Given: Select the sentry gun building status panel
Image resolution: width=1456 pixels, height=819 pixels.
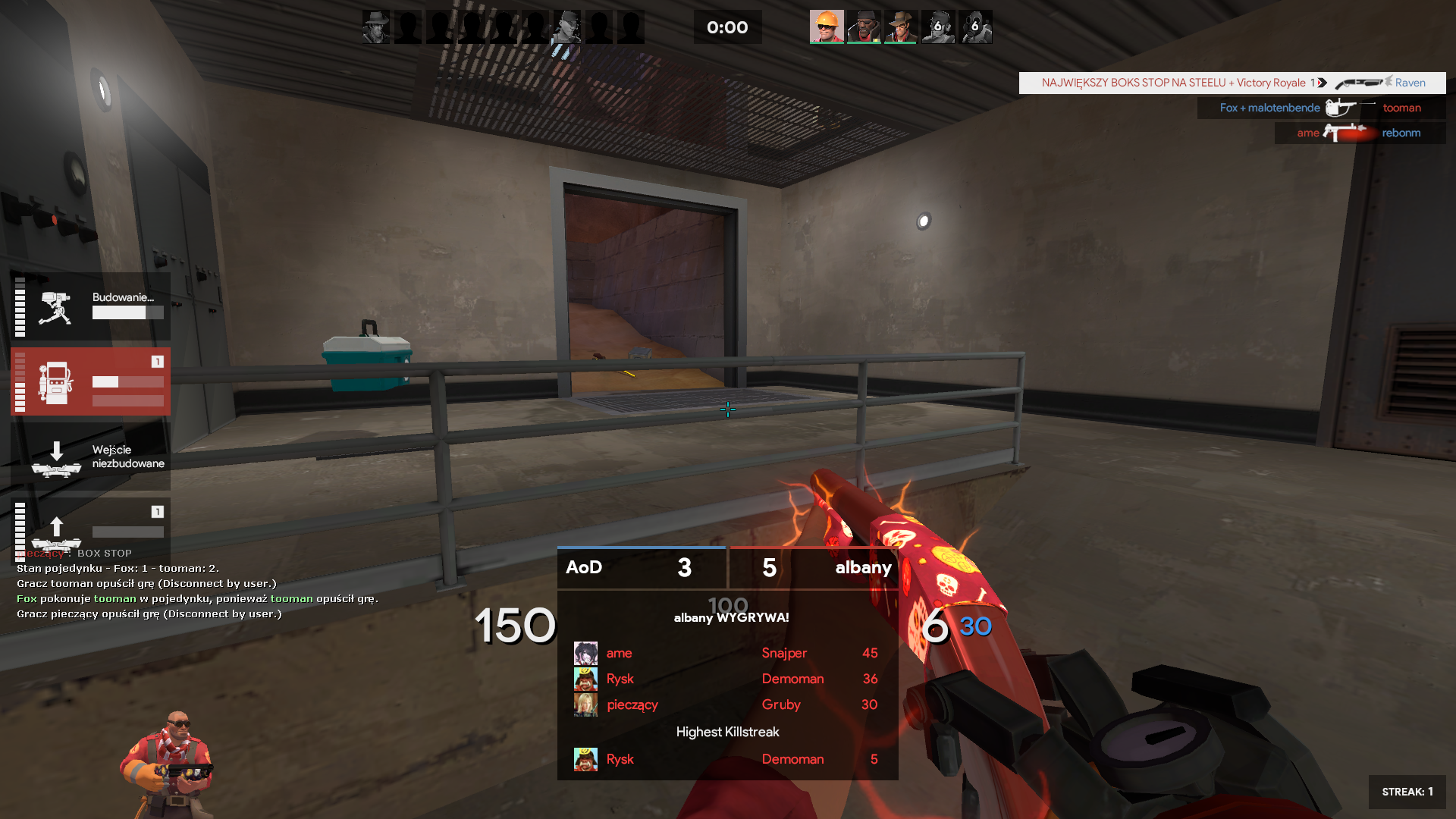Looking at the screenshot, I should coord(90,306).
